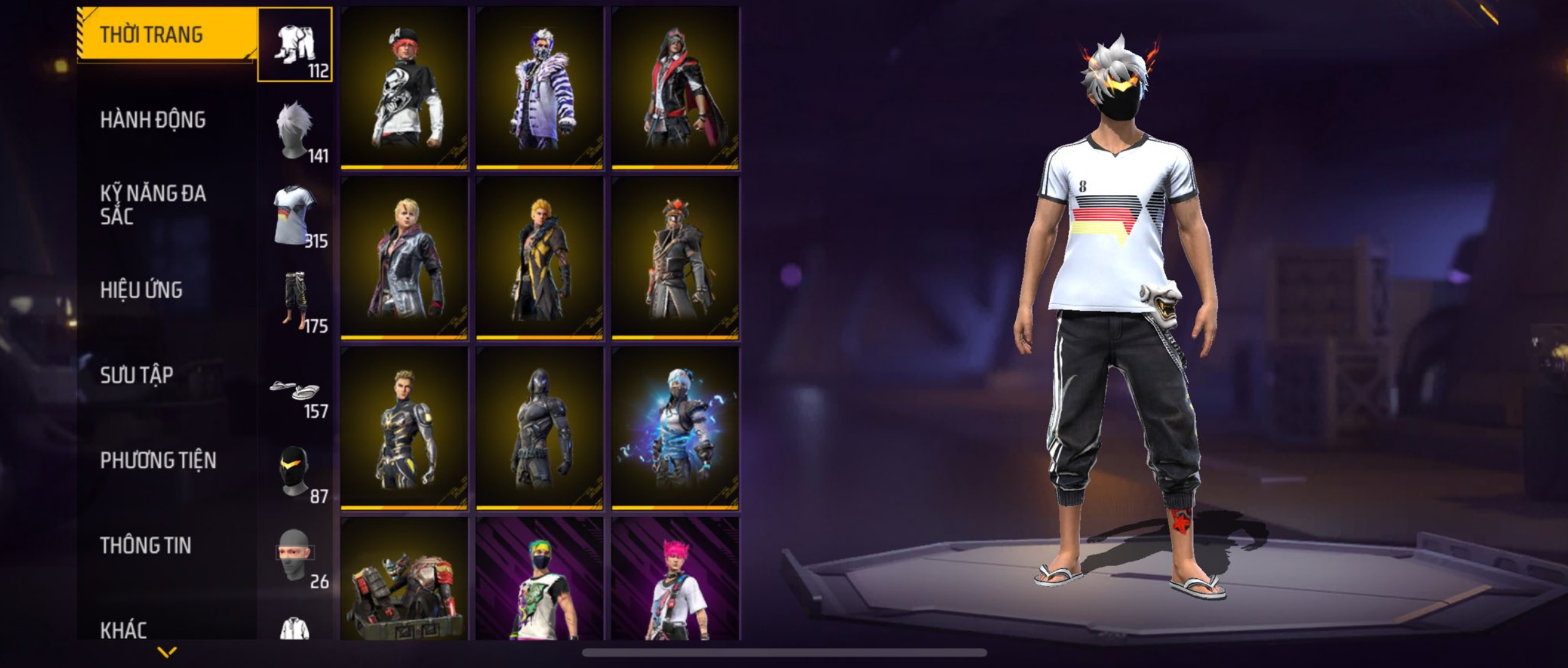Open the Khác category
Image resolution: width=1568 pixels, height=668 pixels.
[x=124, y=629]
